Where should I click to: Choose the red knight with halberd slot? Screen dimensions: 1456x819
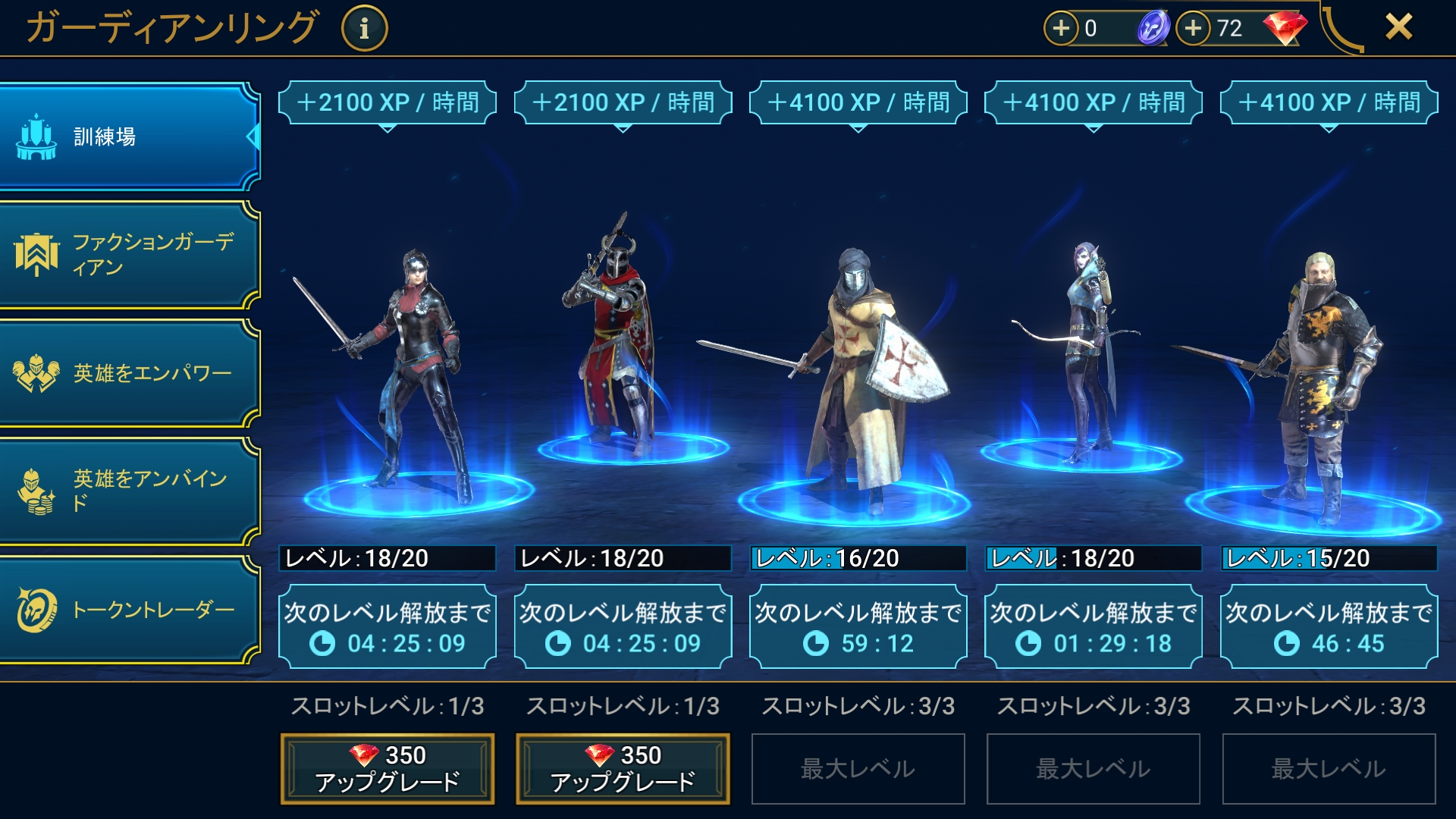click(x=618, y=341)
